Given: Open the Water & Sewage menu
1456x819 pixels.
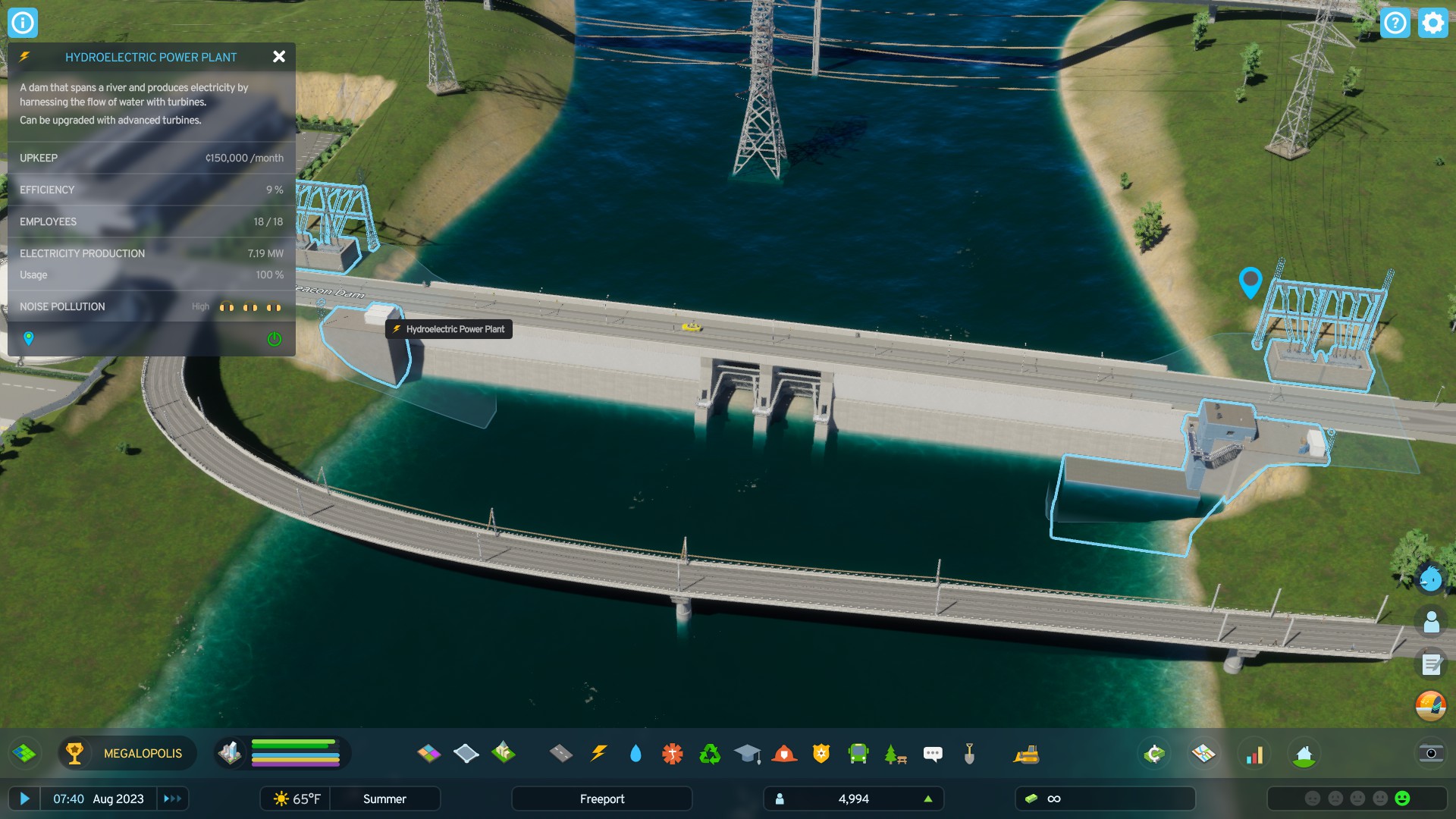Looking at the screenshot, I should pos(637,754).
